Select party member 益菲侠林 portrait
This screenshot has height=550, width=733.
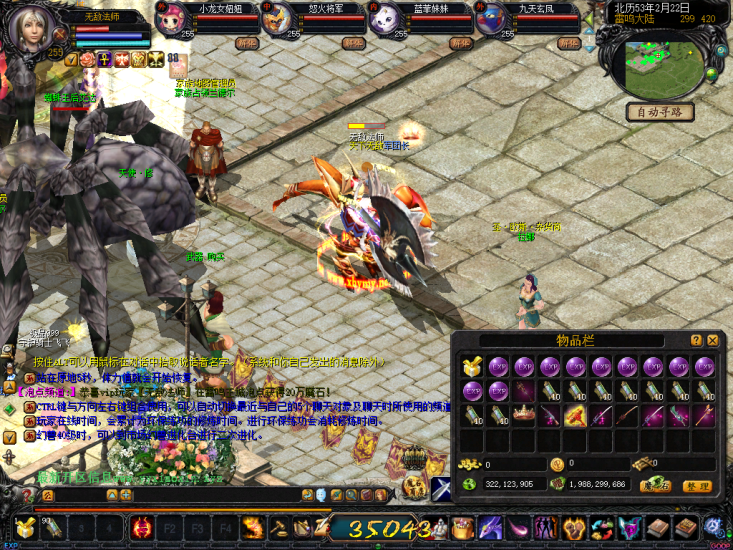[385, 22]
